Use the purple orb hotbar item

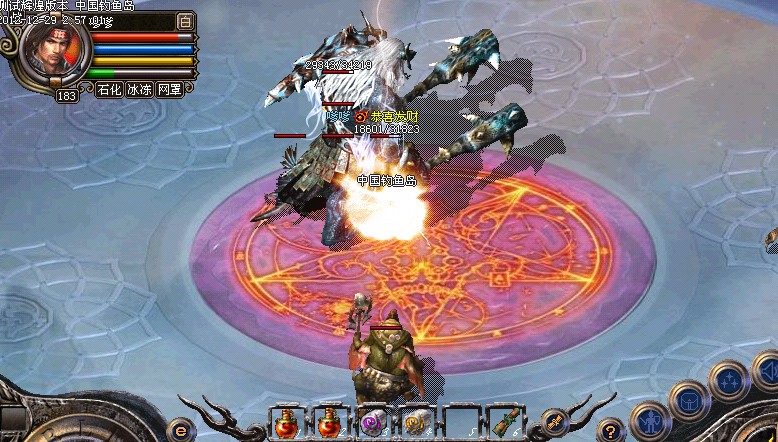(x=372, y=423)
